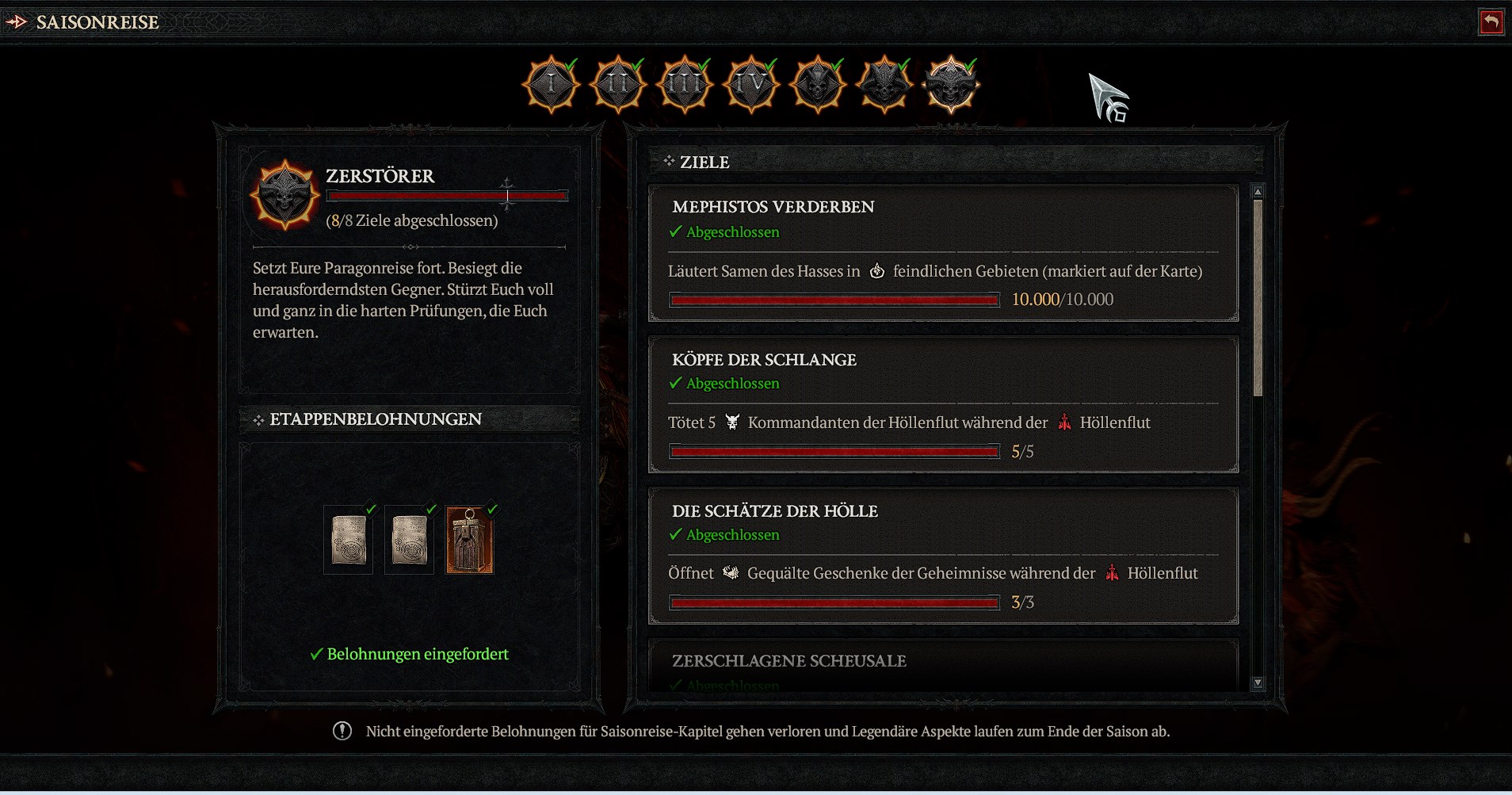This screenshot has width=1512, height=795.
Task: Select the Zerschlagene Scheusale objective
Action: 943,666
